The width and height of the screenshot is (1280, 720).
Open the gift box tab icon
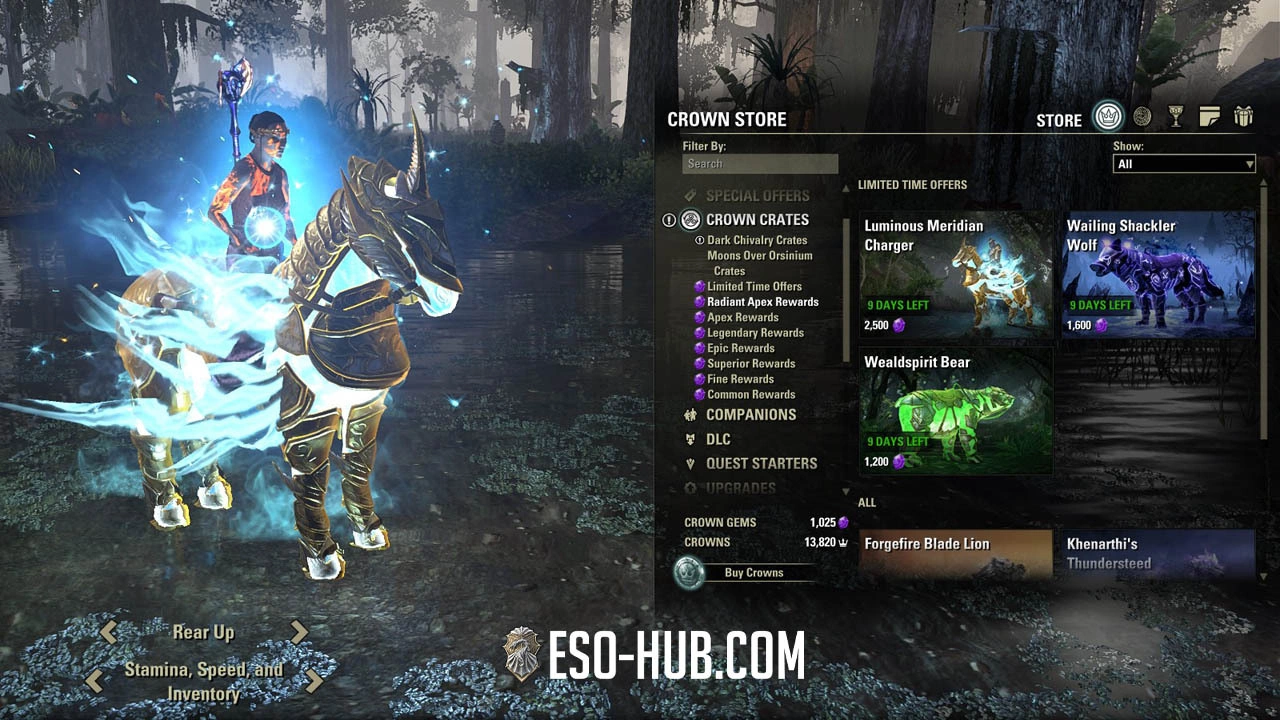click(x=1243, y=117)
